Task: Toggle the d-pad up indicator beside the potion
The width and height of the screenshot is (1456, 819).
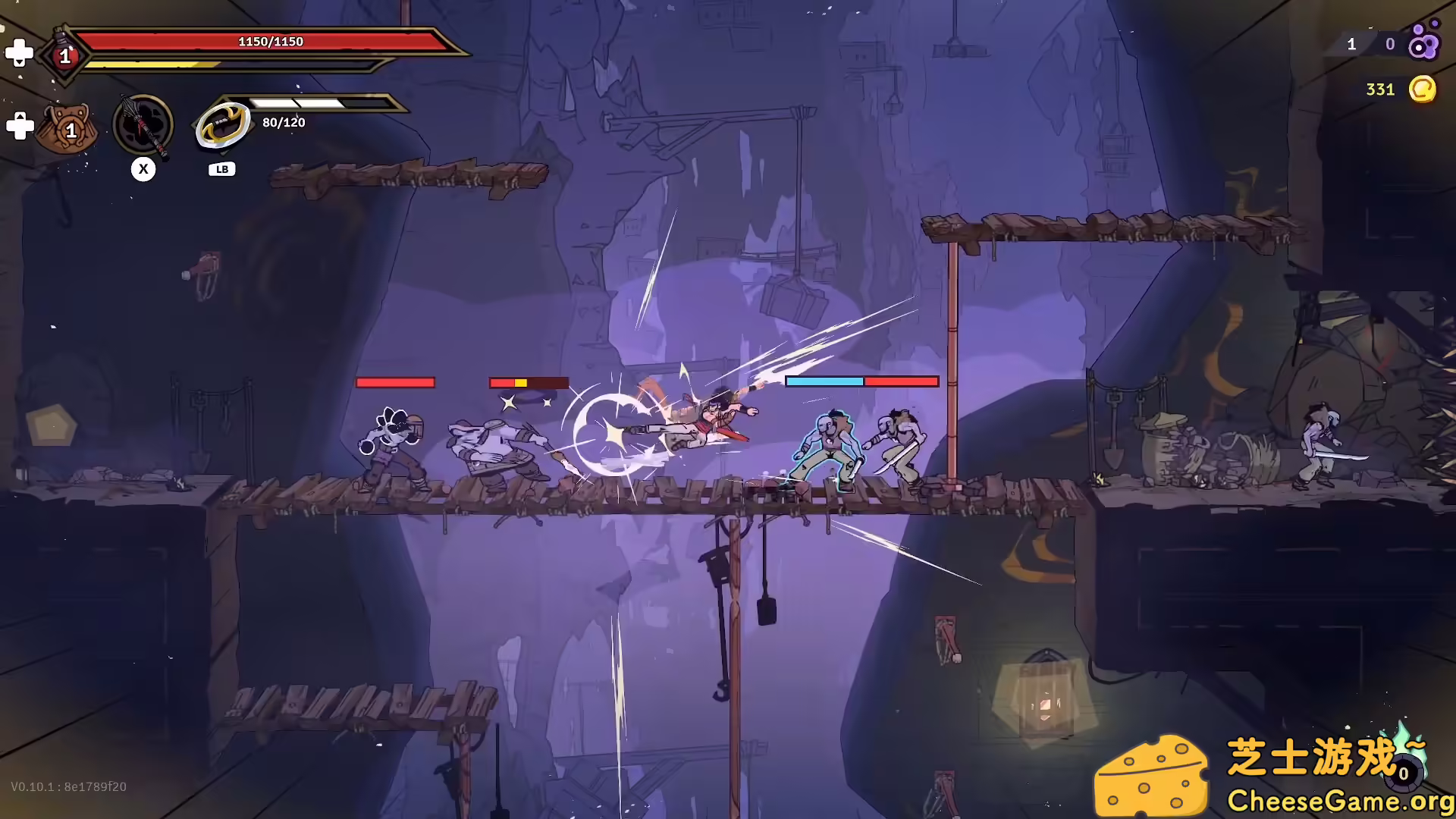Action: click(19, 52)
